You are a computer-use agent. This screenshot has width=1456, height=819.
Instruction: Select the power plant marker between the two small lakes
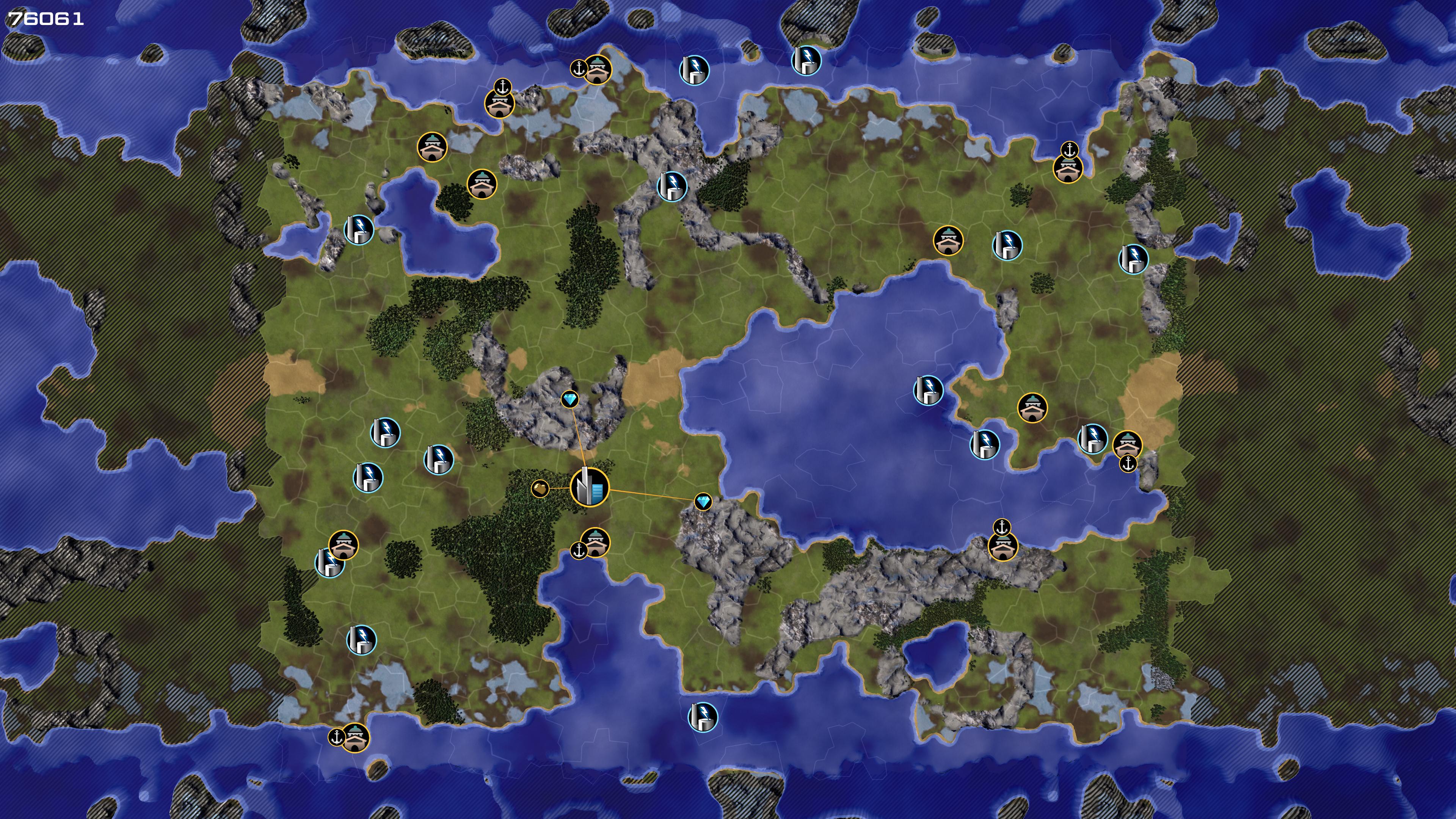(x=359, y=229)
